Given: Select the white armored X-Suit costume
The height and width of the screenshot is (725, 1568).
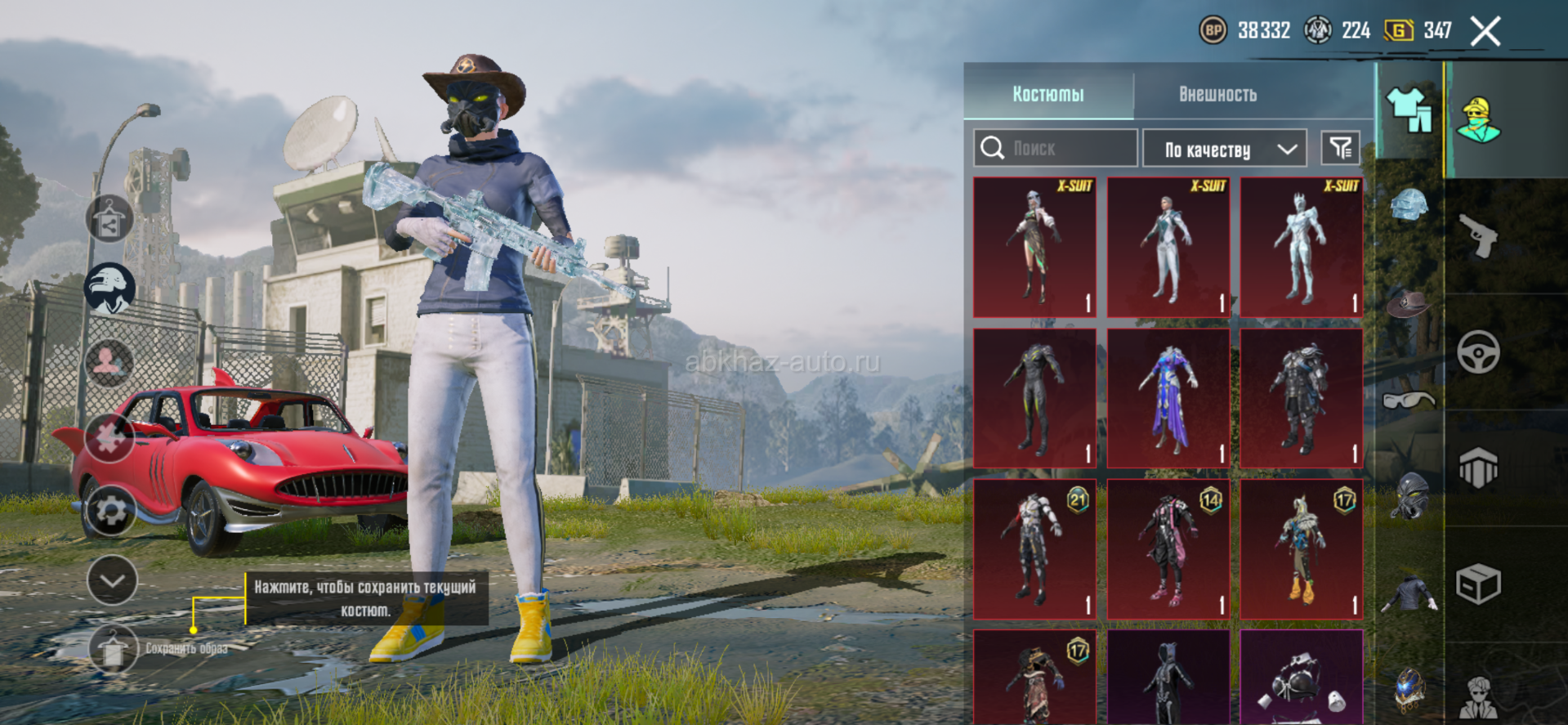Looking at the screenshot, I should click(x=1302, y=248).
